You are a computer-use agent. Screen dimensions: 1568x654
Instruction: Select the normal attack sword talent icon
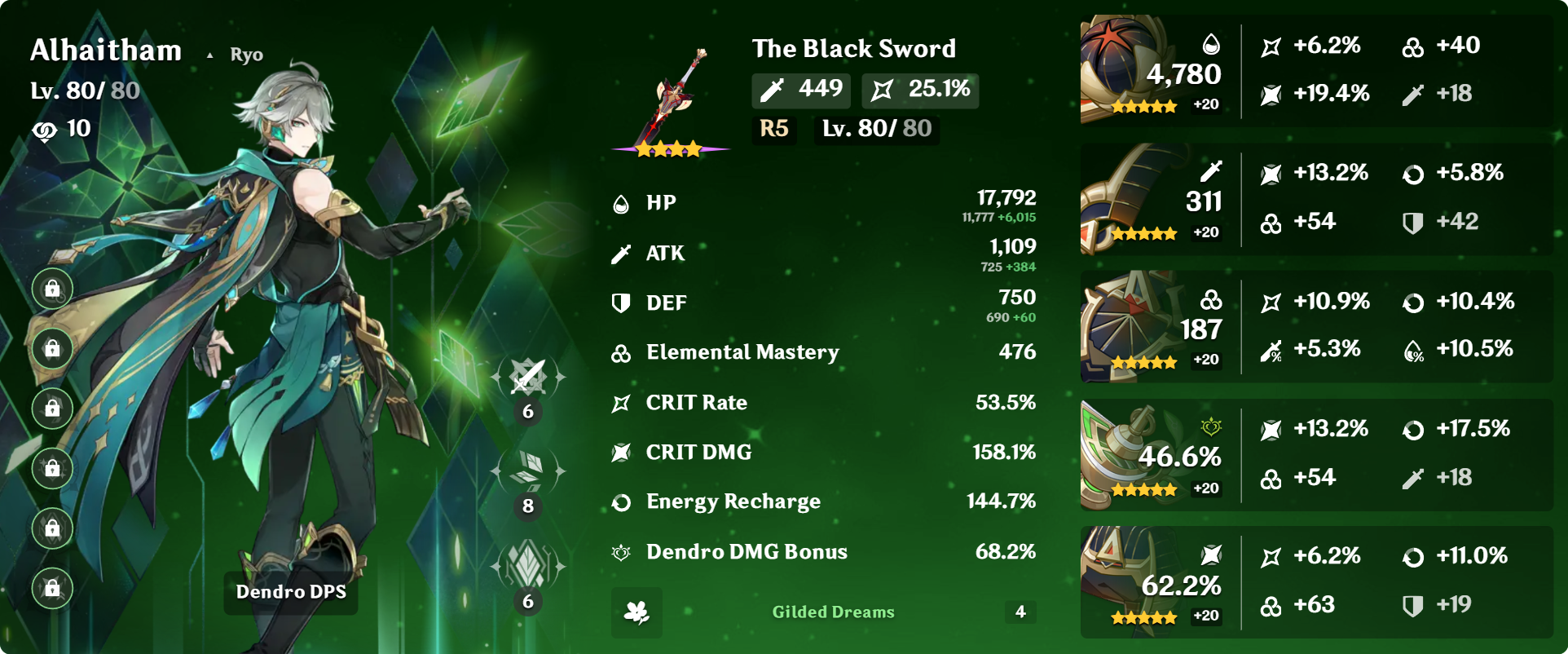(527, 378)
